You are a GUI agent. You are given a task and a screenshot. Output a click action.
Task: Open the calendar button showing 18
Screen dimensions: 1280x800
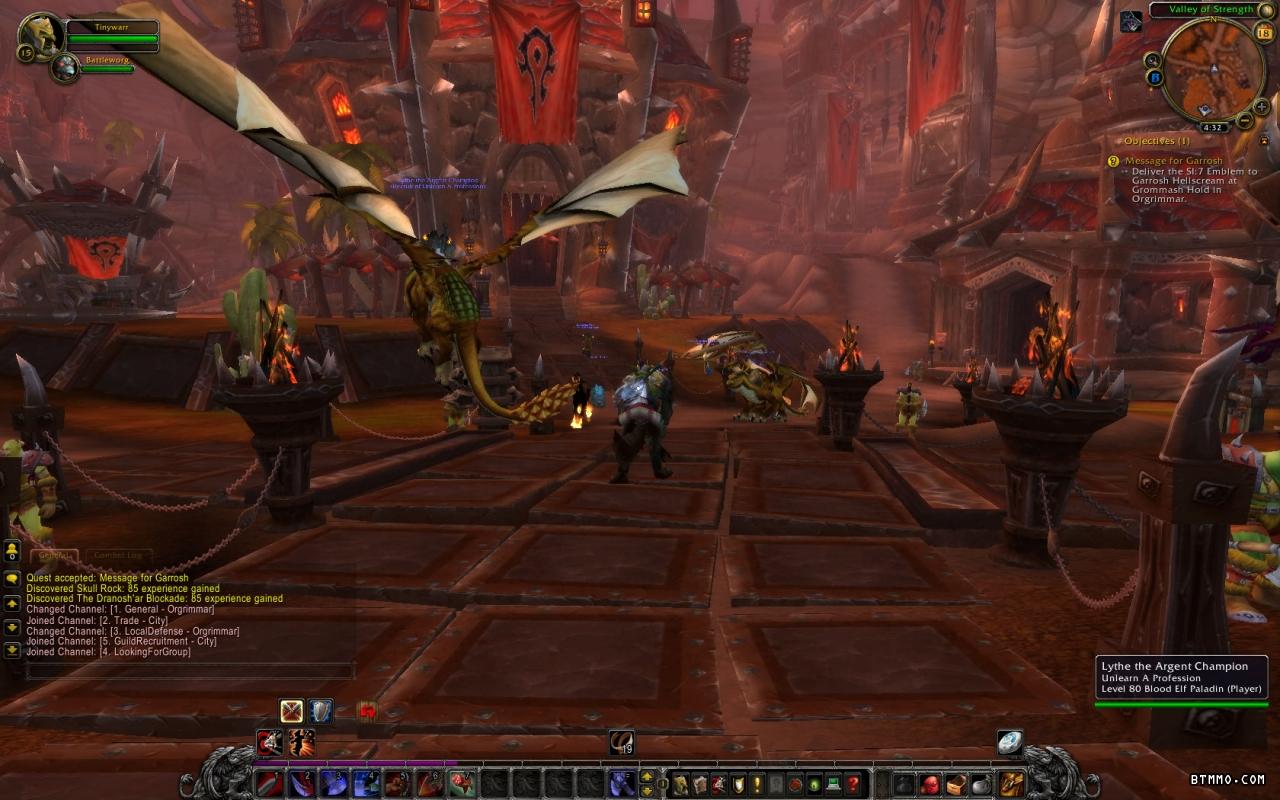[1263, 33]
